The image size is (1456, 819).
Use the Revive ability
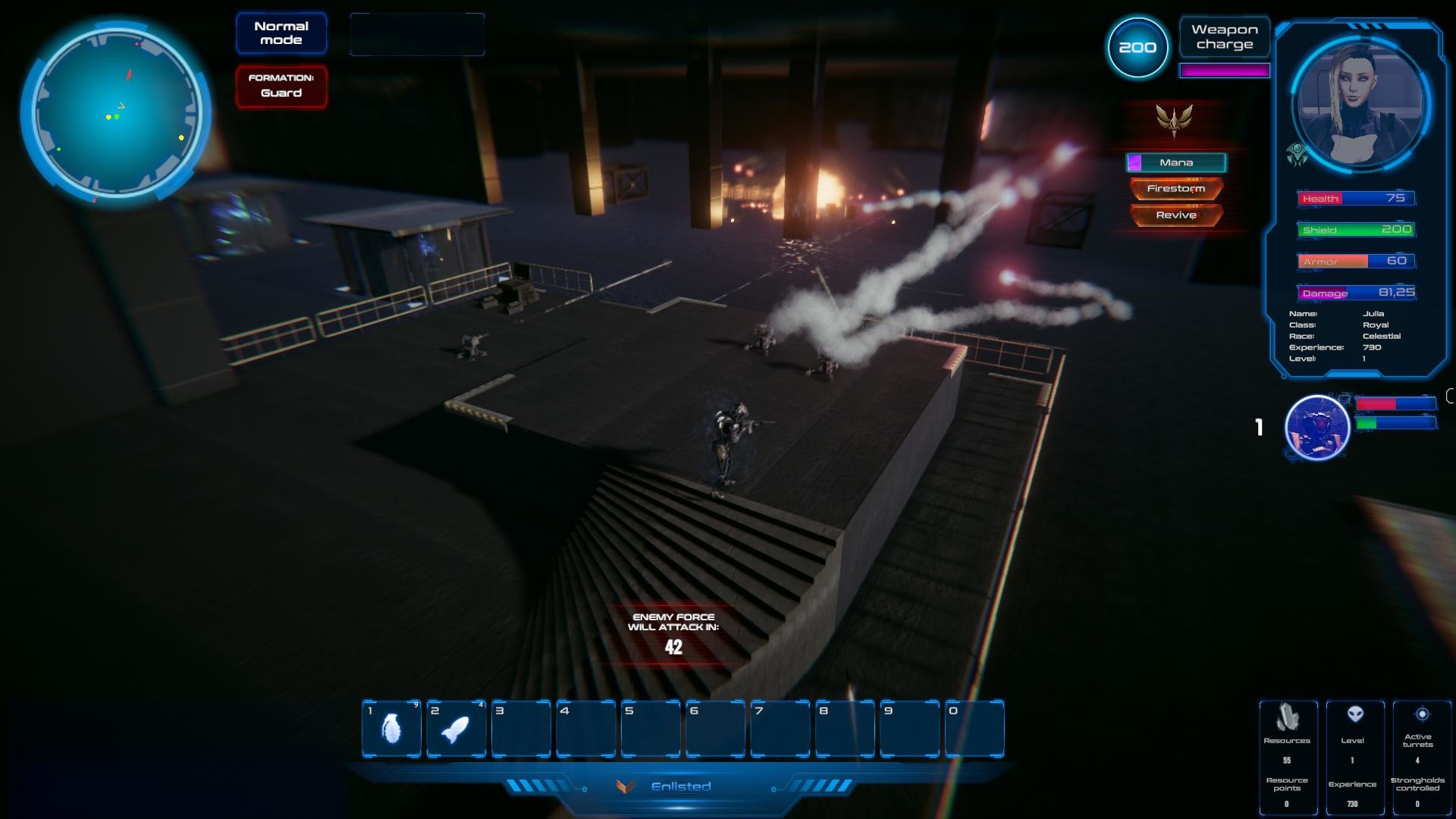tap(1175, 215)
